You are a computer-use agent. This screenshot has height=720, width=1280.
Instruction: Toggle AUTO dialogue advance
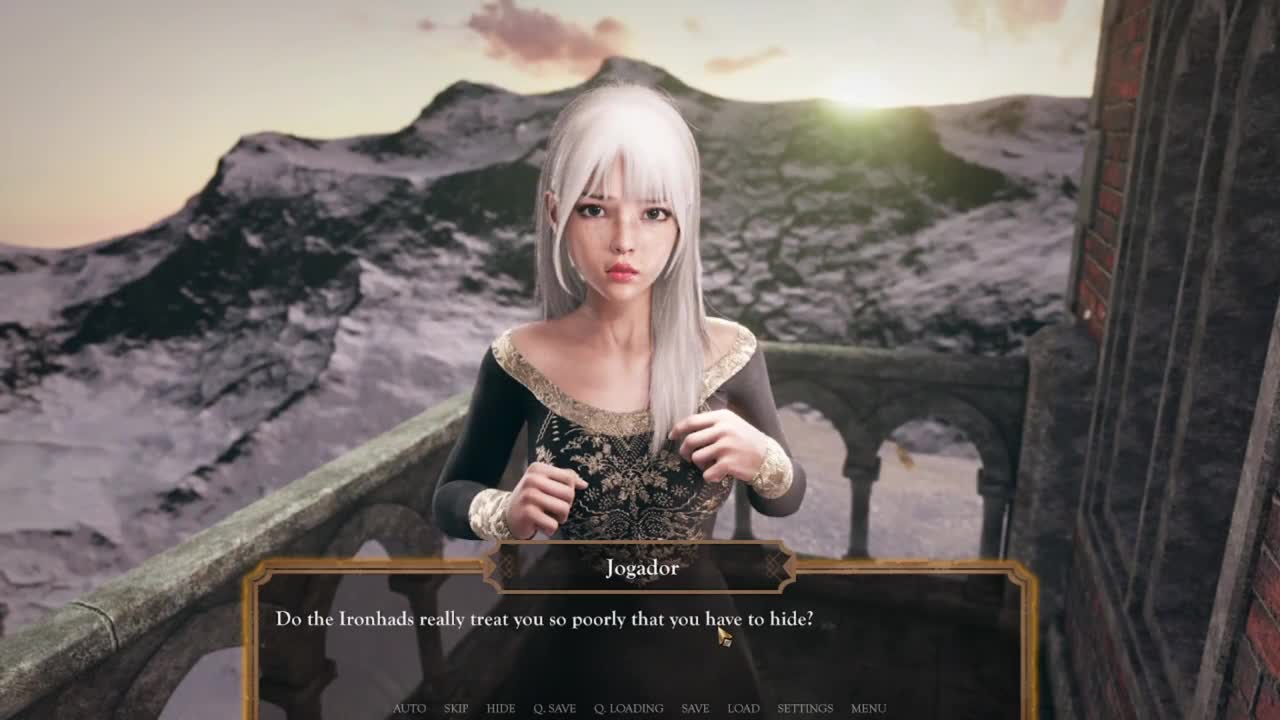(x=409, y=708)
